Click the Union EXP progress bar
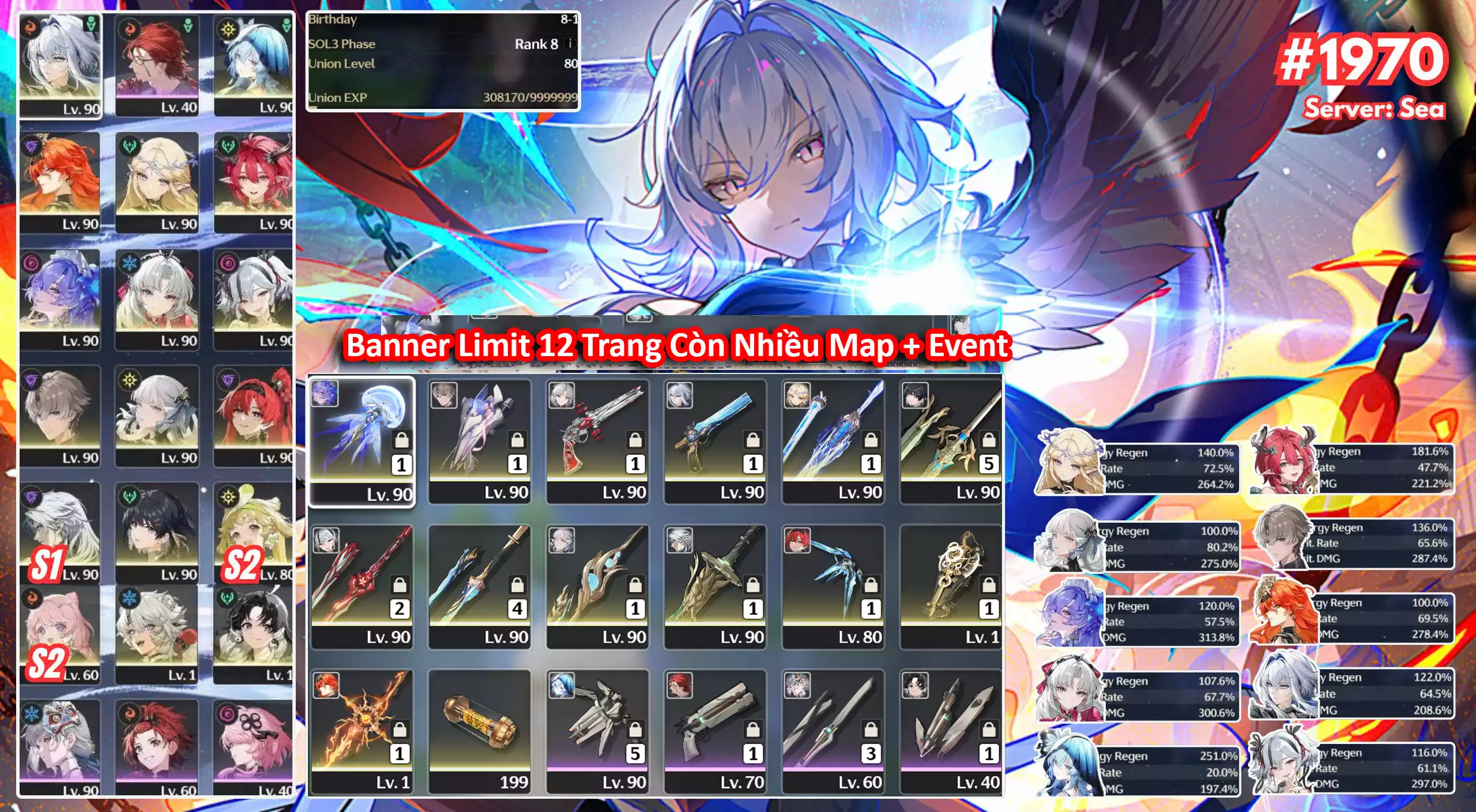1476x812 pixels. tap(444, 105)
